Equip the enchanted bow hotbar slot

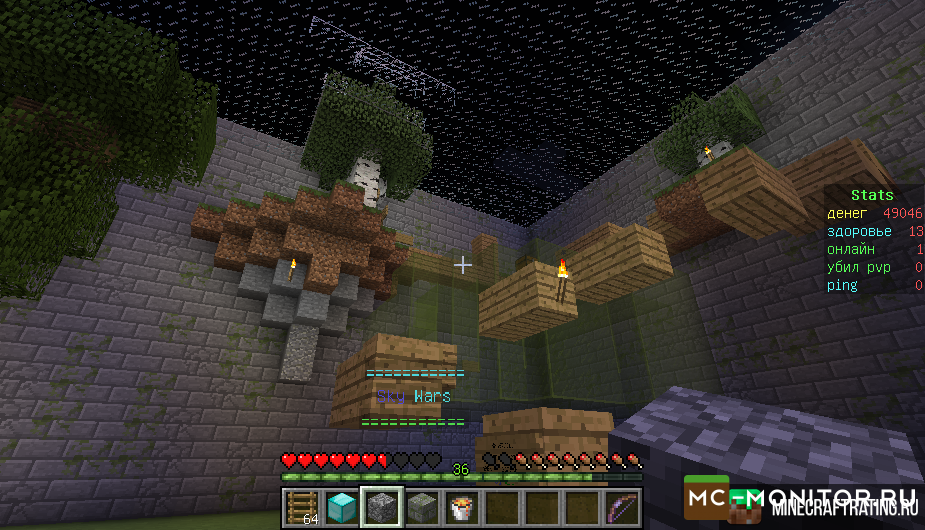(x=620, y=507)
